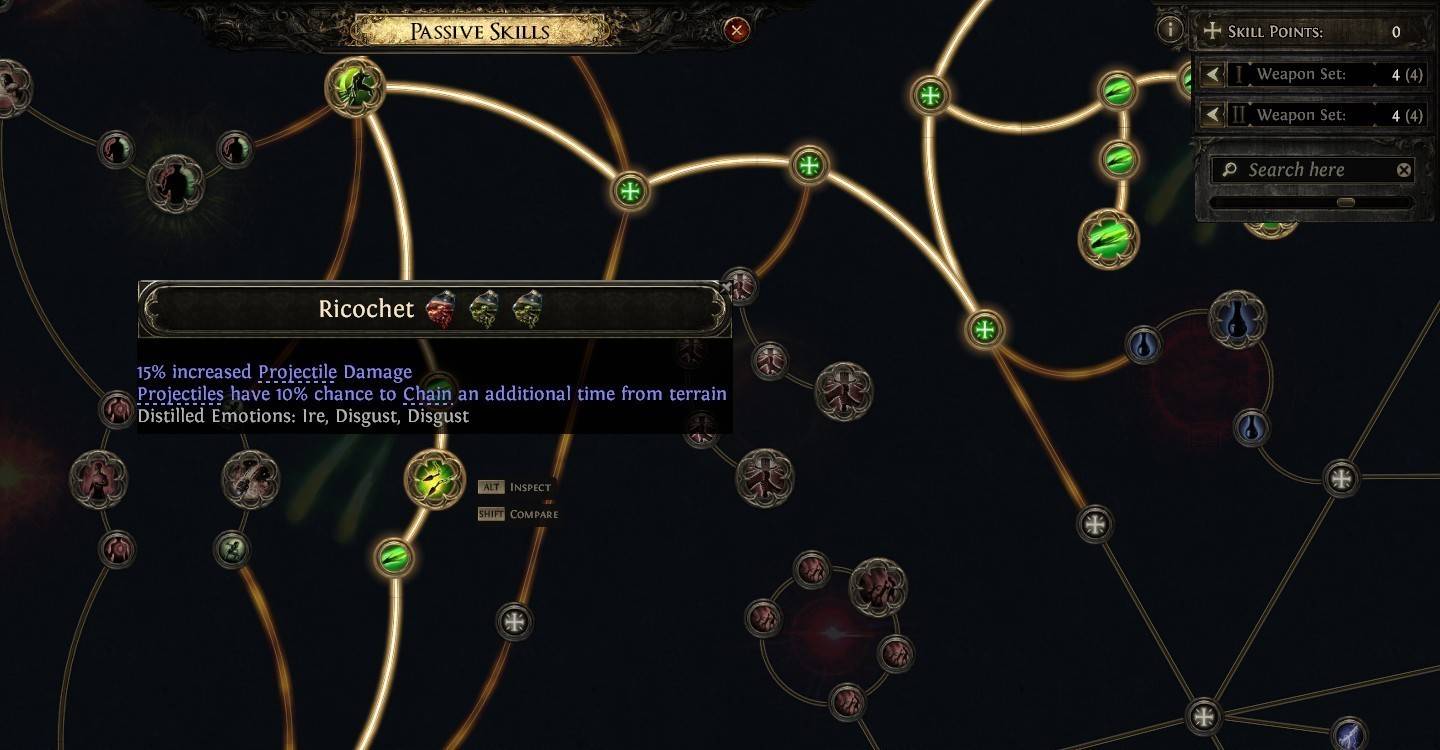Image resolution: width=1440 pixels, height=750 pixels.
Task: Click the Ricochet notable passive node below the tooltip
Action: click(x=434, y=478)
